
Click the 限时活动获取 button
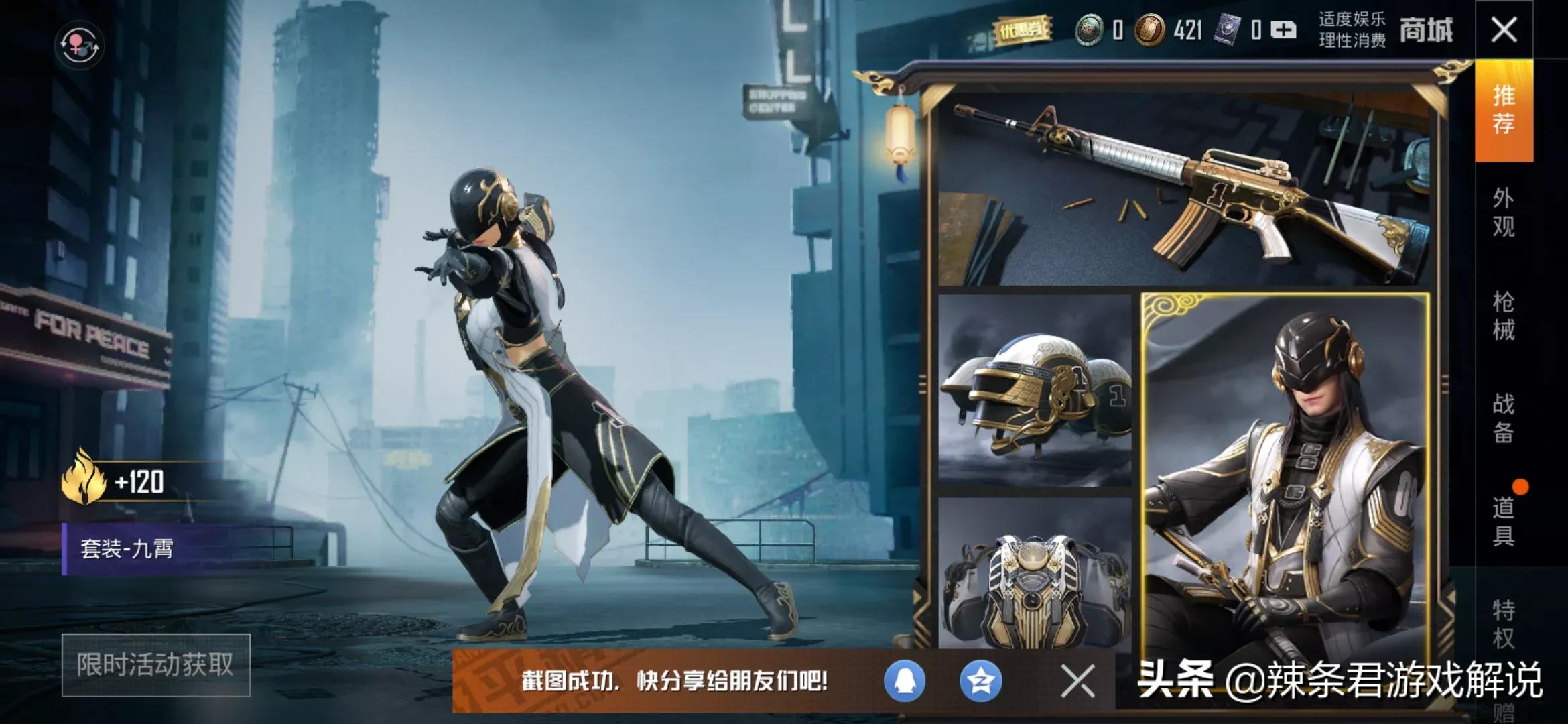(155, 665)
